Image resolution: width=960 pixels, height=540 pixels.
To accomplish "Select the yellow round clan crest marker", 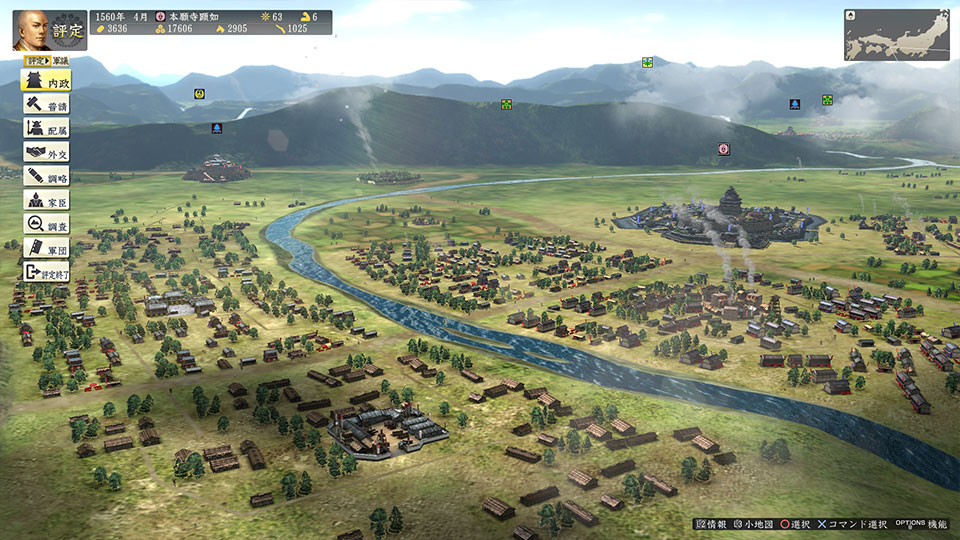I will point(199,94).
